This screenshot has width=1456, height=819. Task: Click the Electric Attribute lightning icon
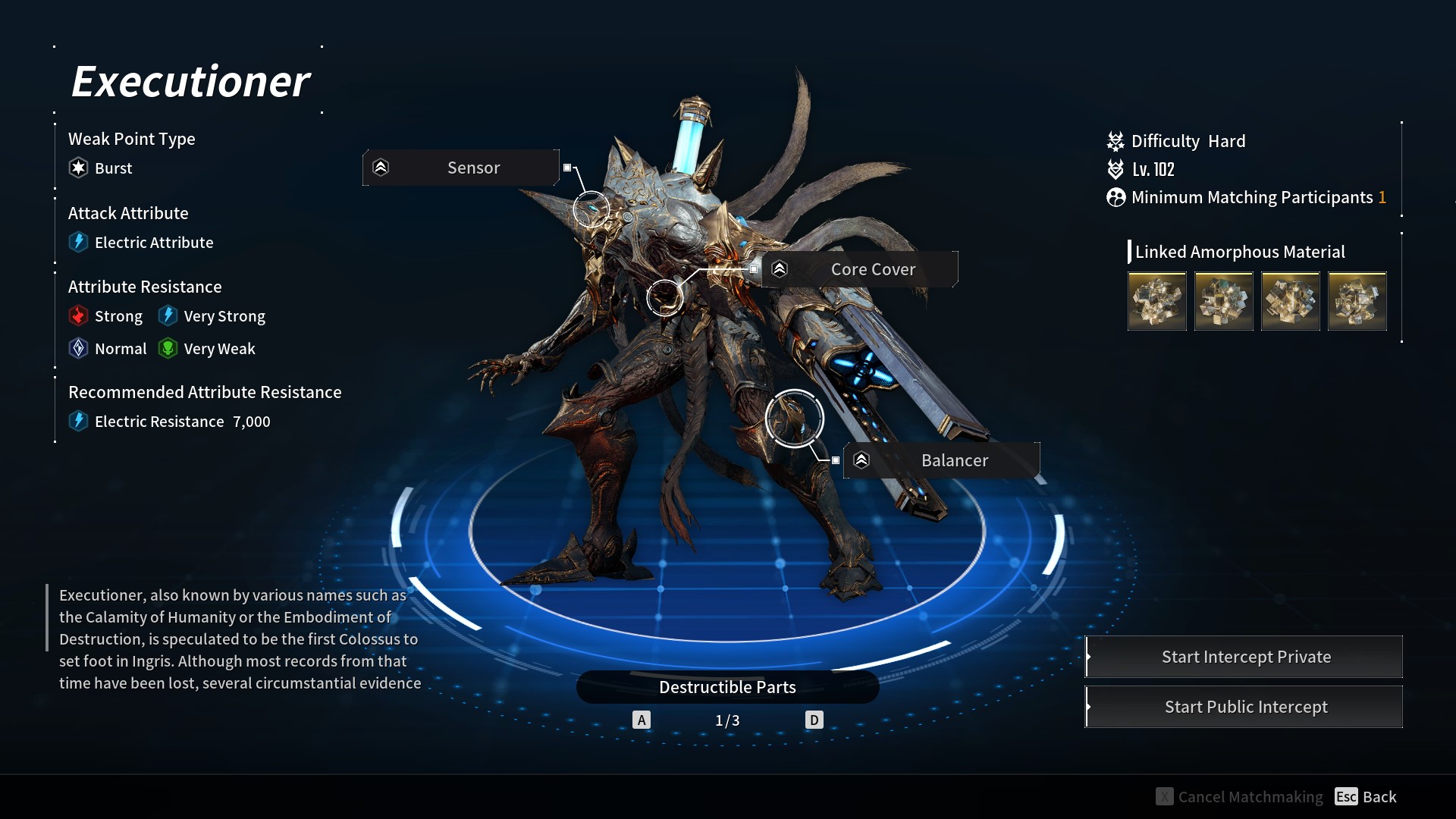[x=79, y=242]
